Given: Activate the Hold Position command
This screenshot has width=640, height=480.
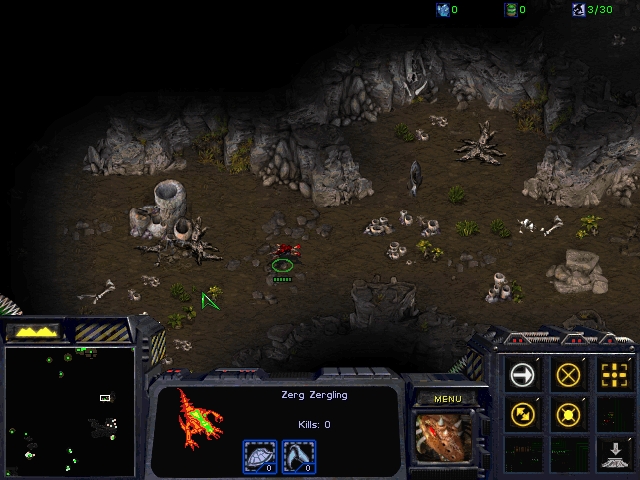Looking at the screenshot, I should [569, 413].
